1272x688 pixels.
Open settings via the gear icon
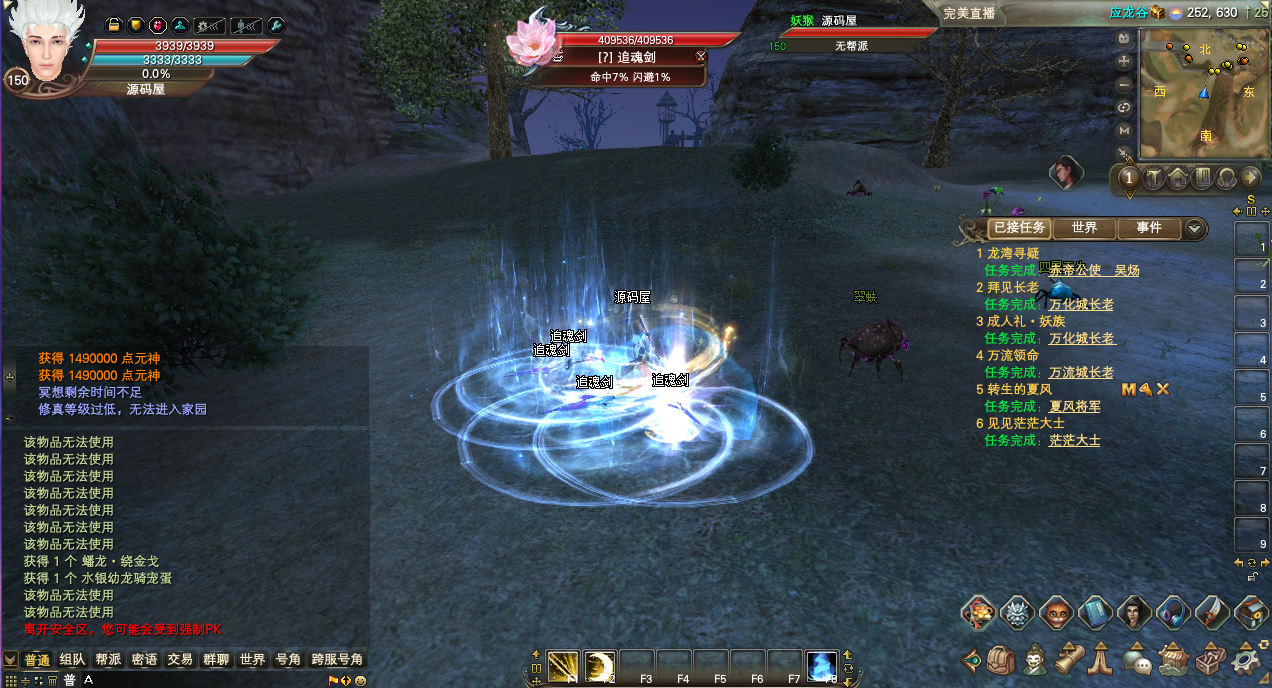pos(1245,660)
